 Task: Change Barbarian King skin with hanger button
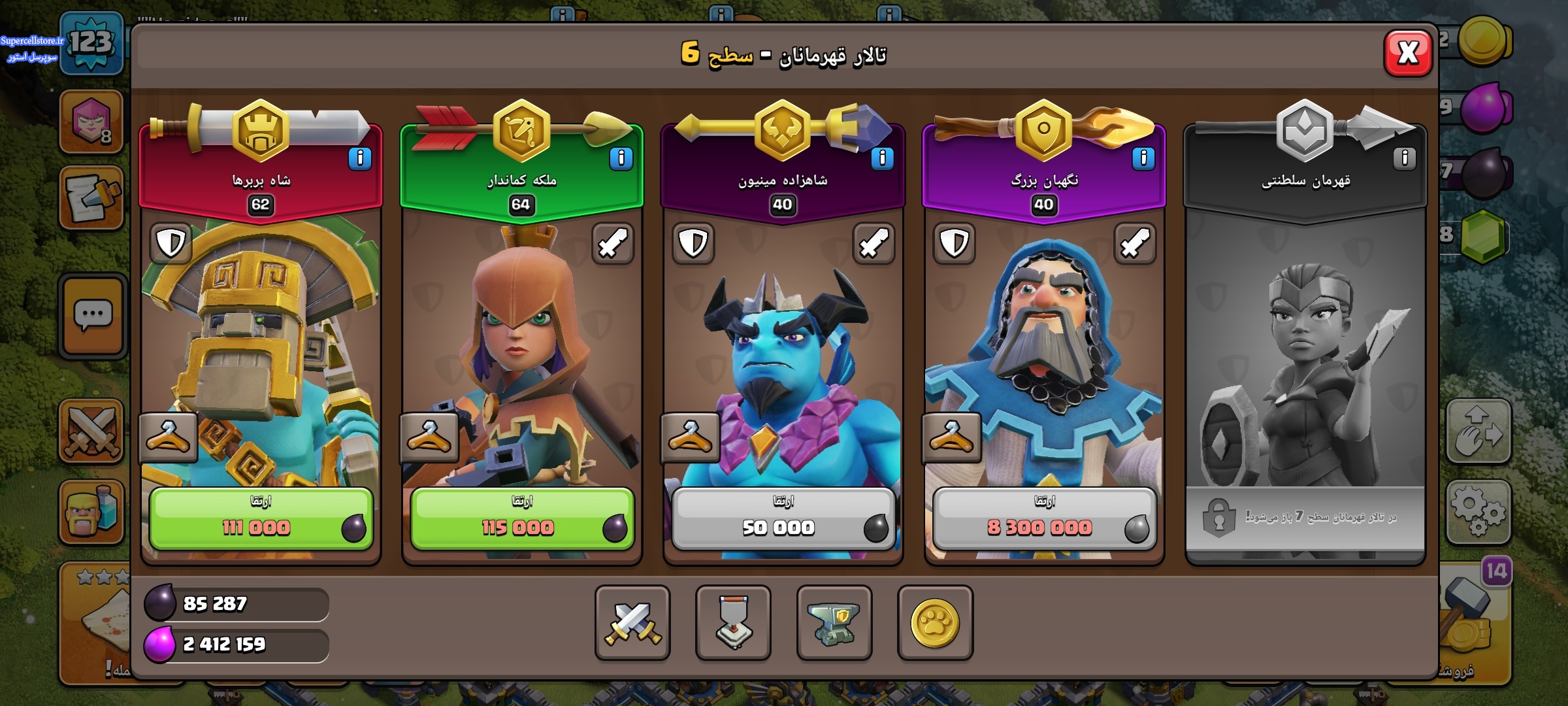(168, 437)
